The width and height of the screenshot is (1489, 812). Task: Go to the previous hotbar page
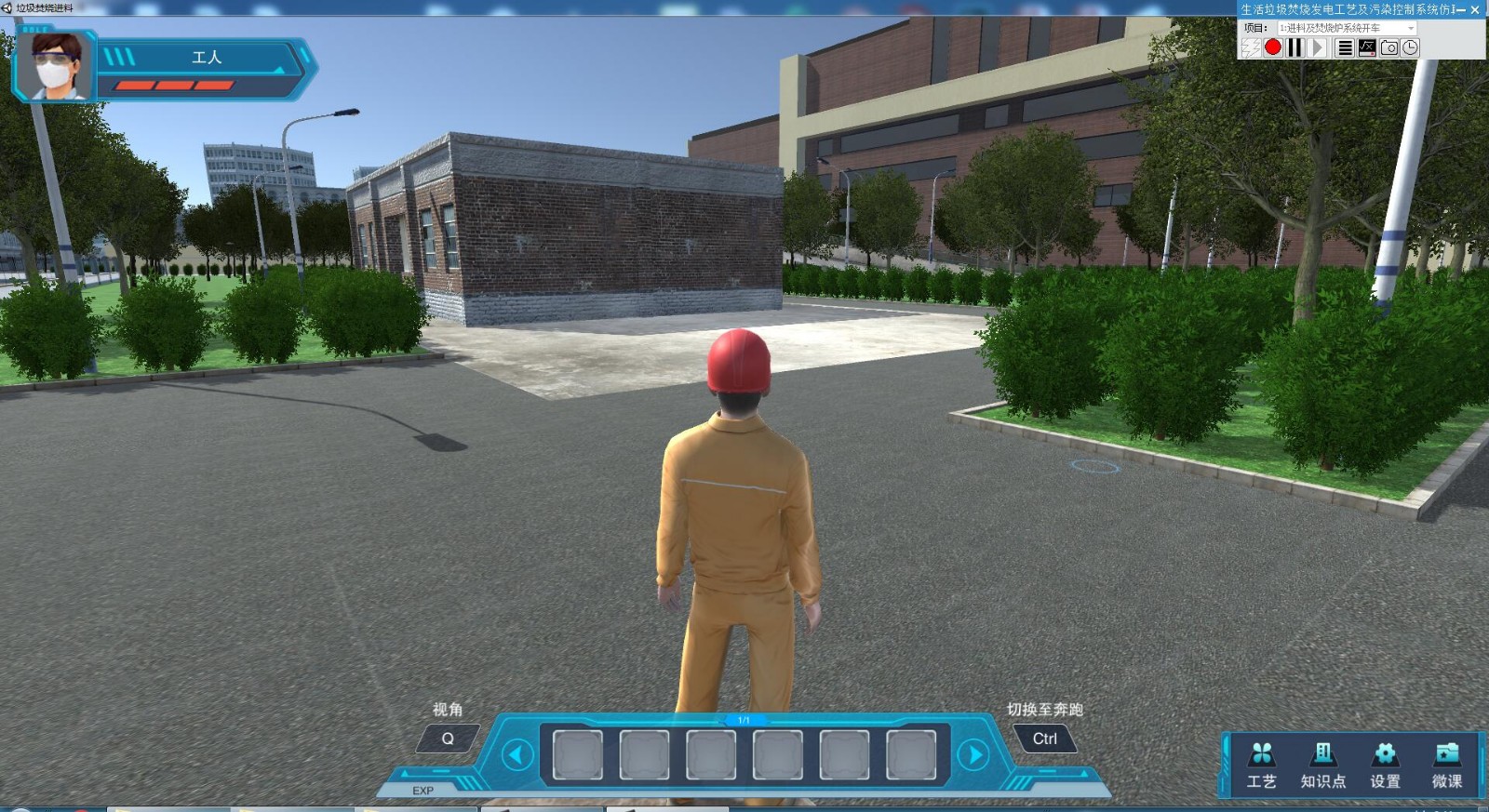click(516, 754)
